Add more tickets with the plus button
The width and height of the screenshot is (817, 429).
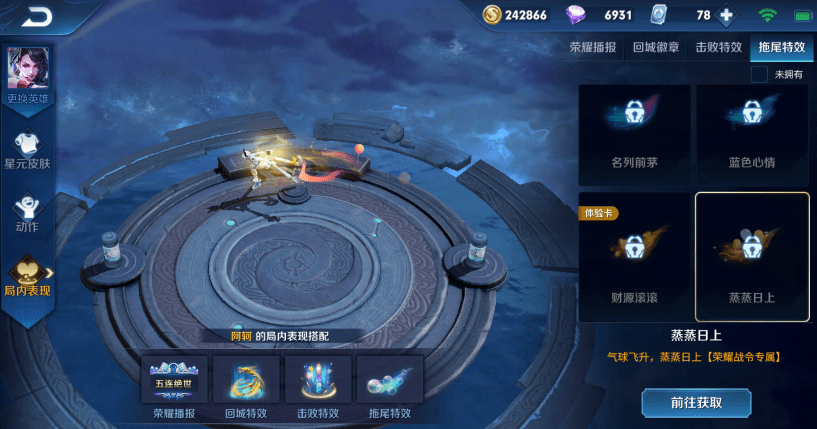726,15
